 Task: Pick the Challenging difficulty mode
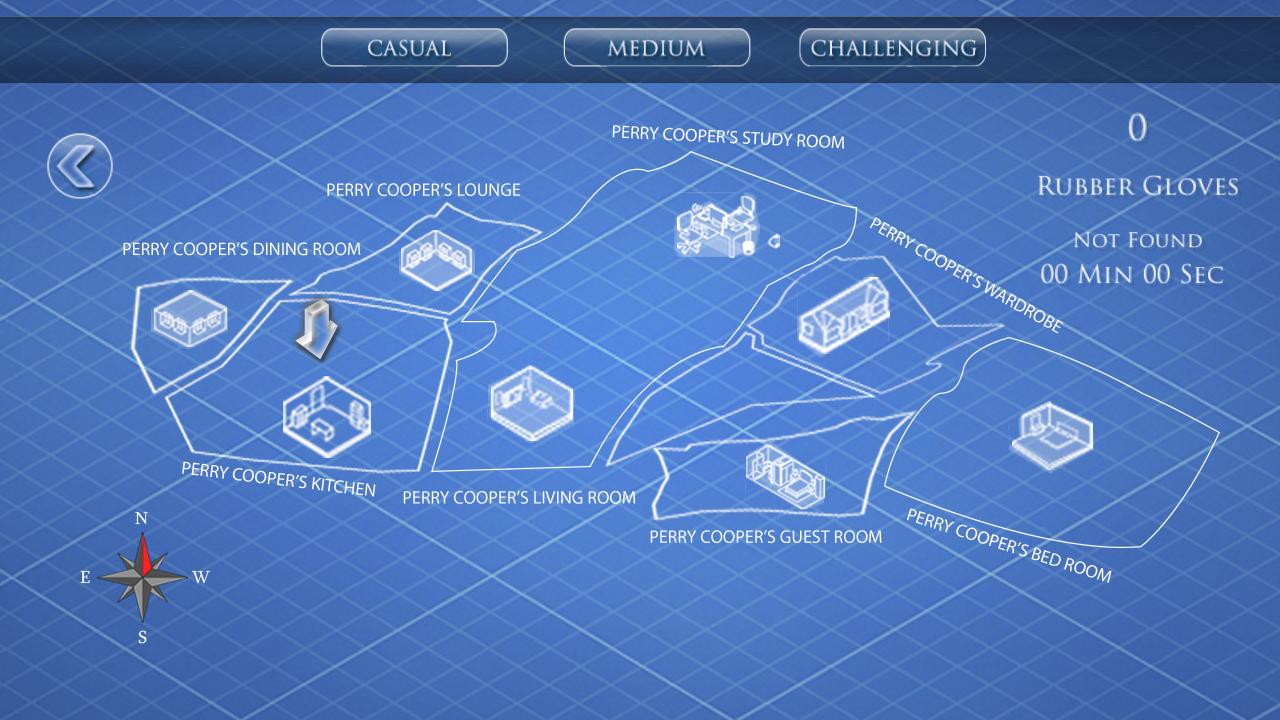tap(891, 46)
